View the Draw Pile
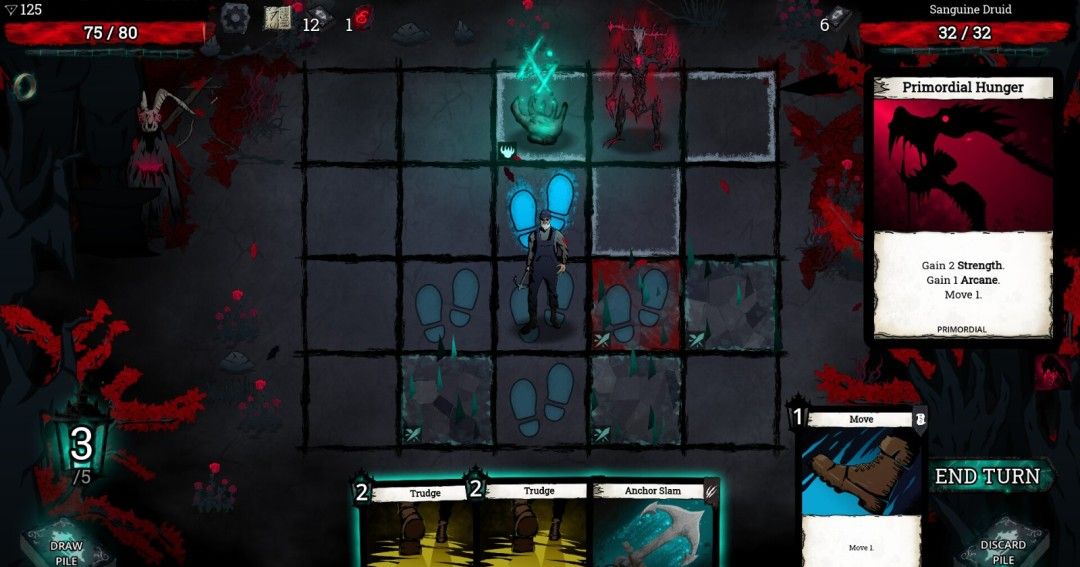 tap(67, 545)
